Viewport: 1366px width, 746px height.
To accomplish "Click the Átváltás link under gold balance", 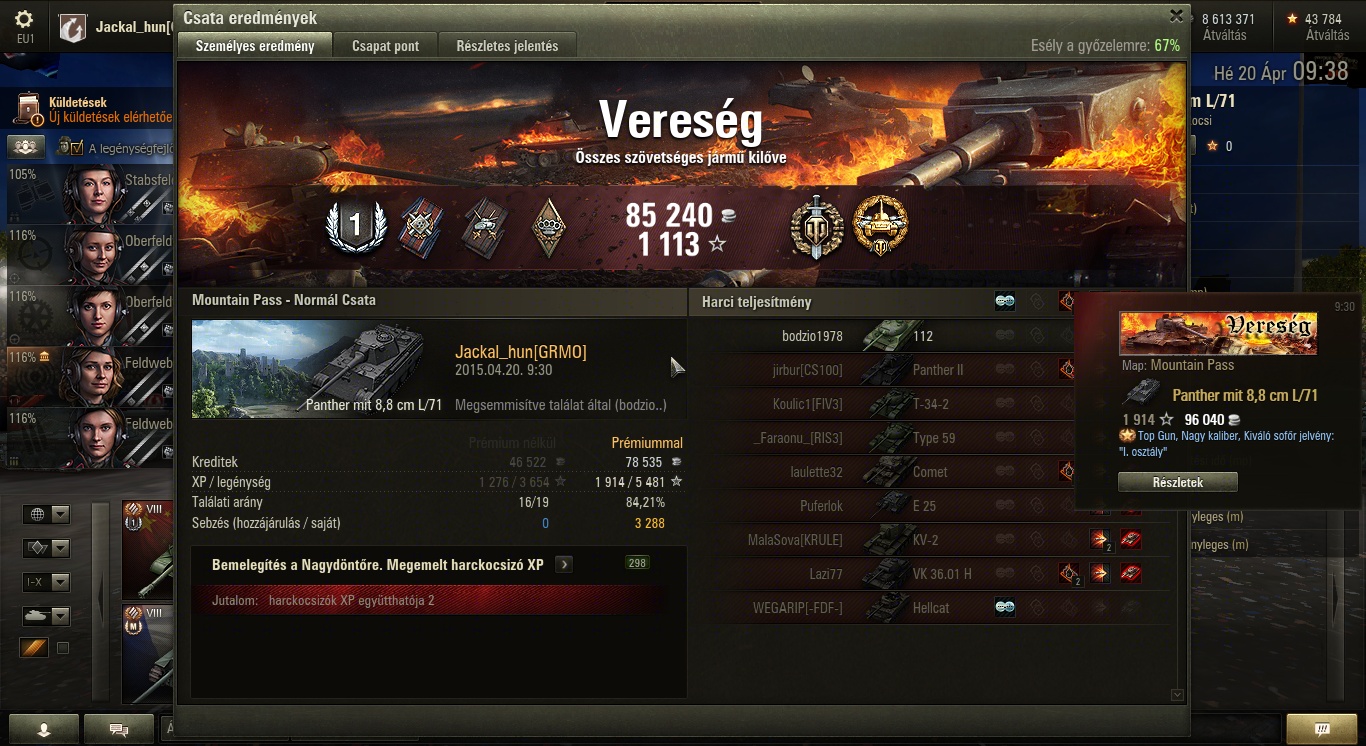I will (1327, 35).
